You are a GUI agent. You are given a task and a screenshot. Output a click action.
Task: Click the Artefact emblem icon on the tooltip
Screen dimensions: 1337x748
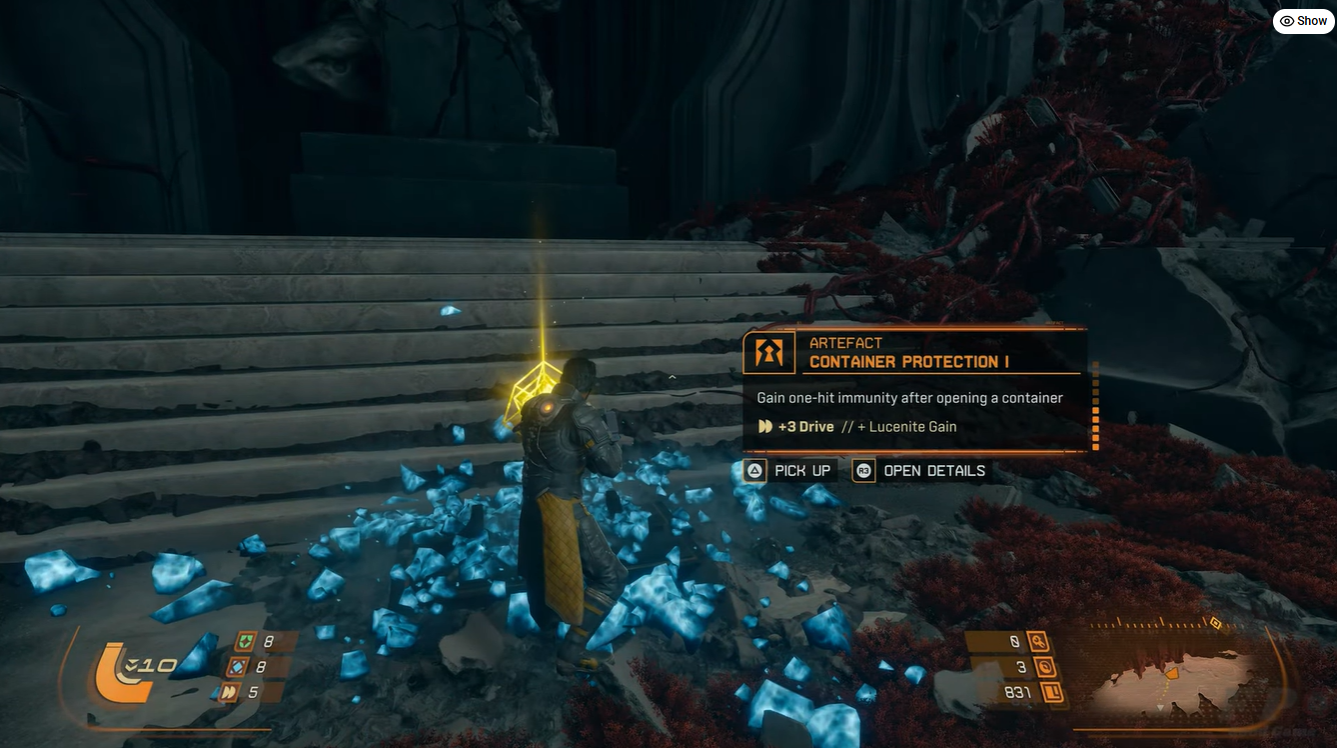coord(769,352)
